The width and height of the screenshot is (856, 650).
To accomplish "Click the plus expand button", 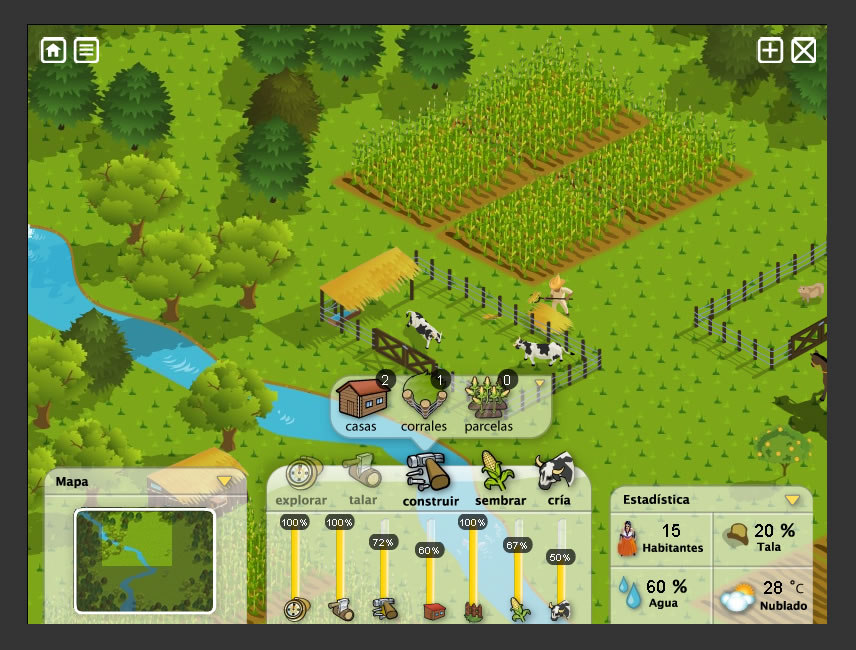I will pos(770,50).
